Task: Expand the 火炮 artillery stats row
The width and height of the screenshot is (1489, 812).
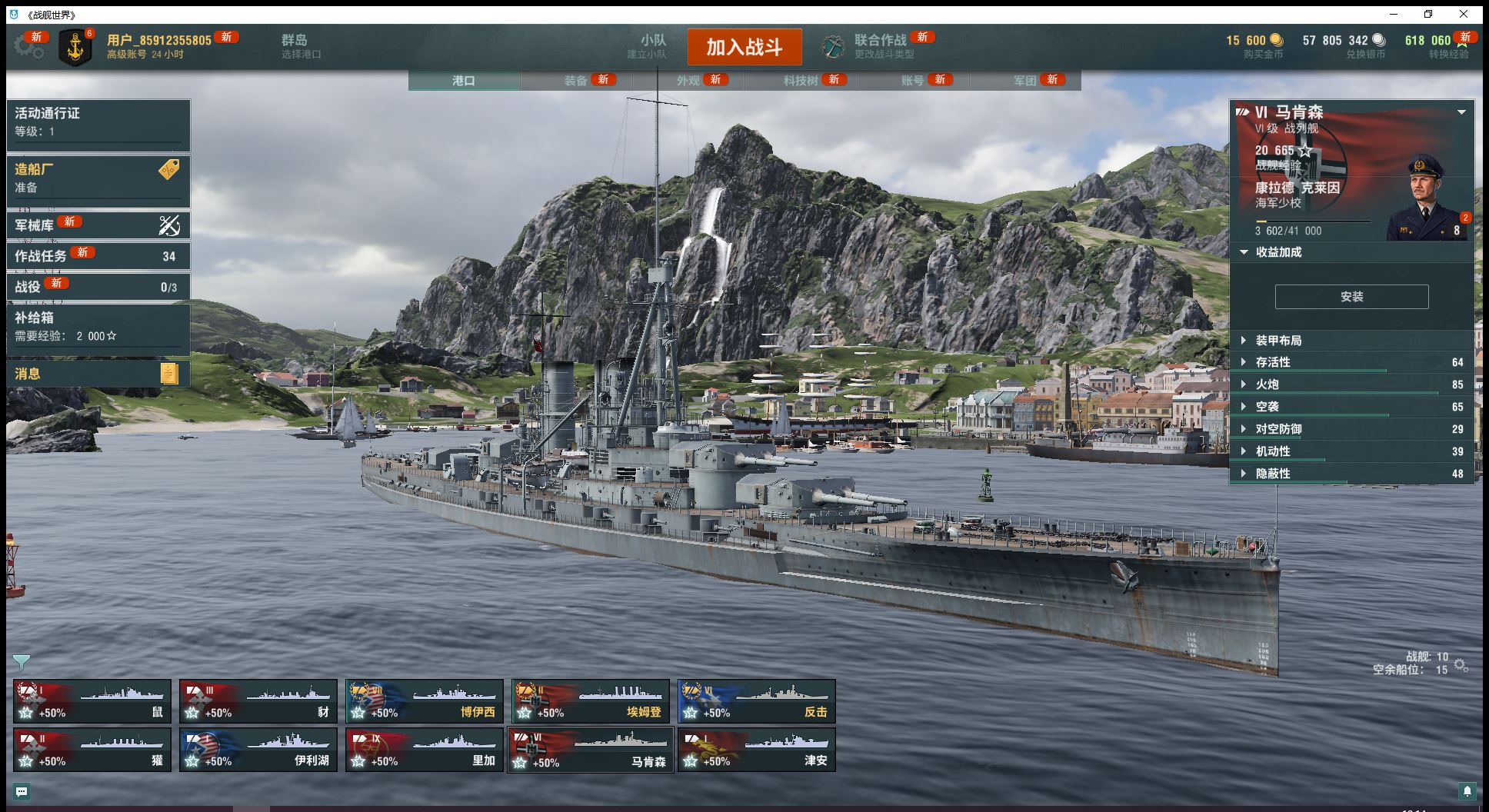Action: 1267,384
